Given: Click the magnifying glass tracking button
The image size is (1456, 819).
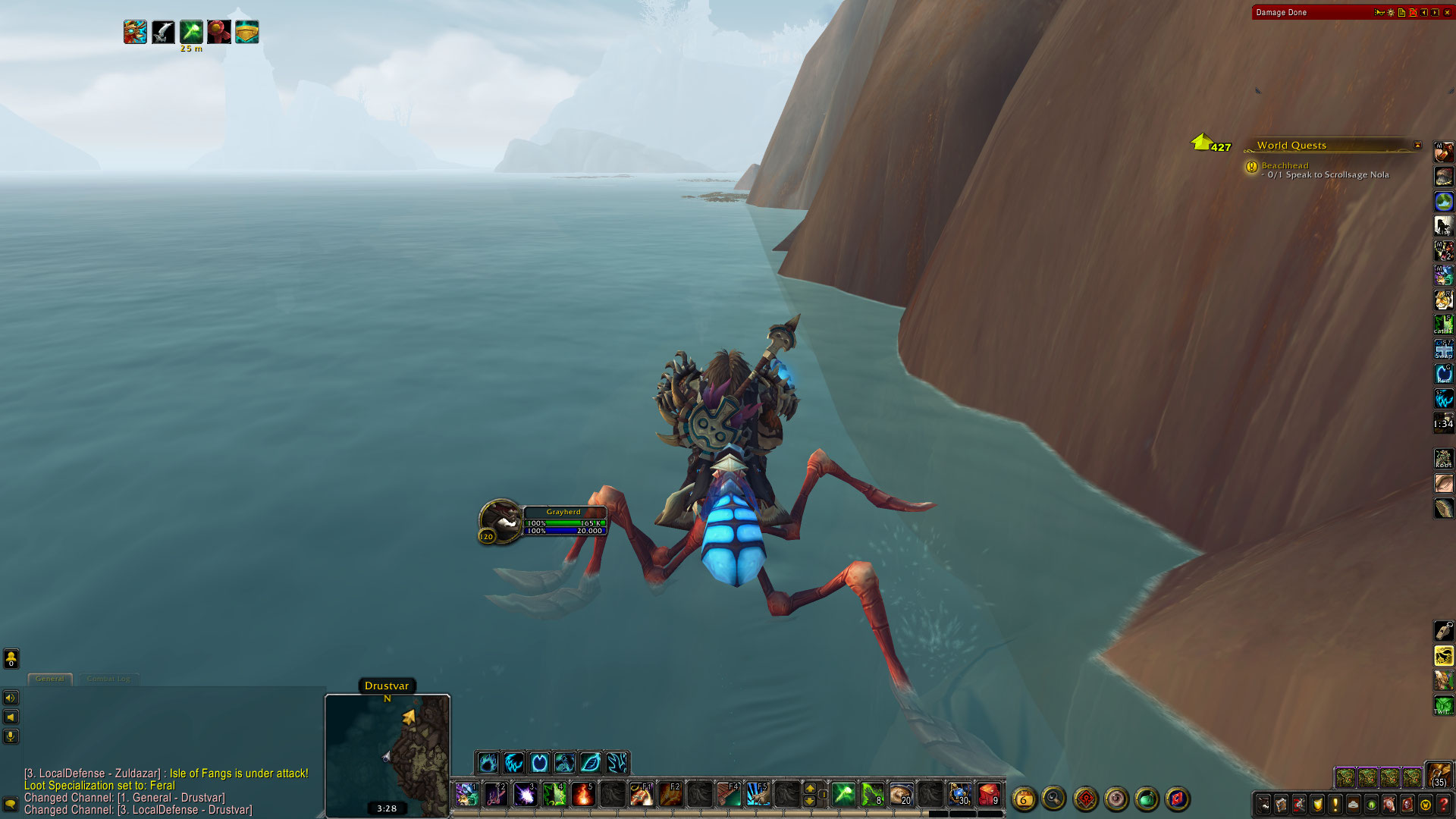Looking at the screenshot, I should coord(1053,799).
